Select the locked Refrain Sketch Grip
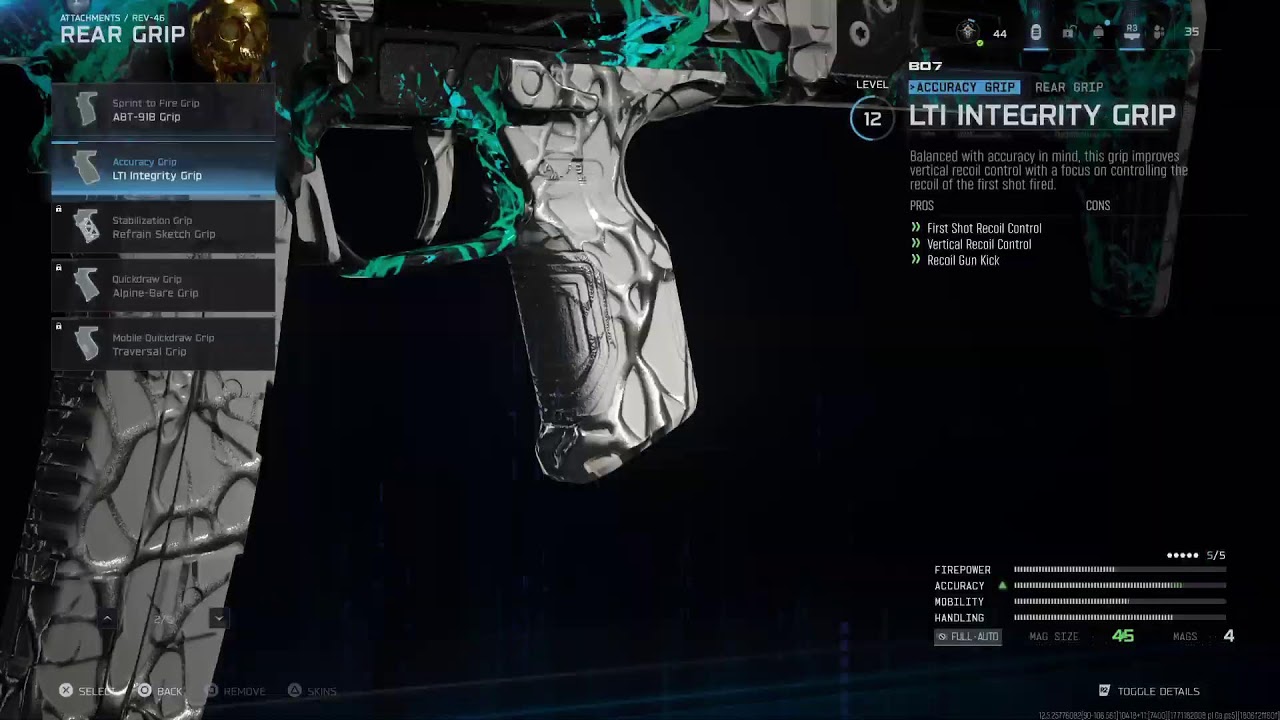This screenshot has width=1280, height=720. pyautogui.click(x=163, y=228)
